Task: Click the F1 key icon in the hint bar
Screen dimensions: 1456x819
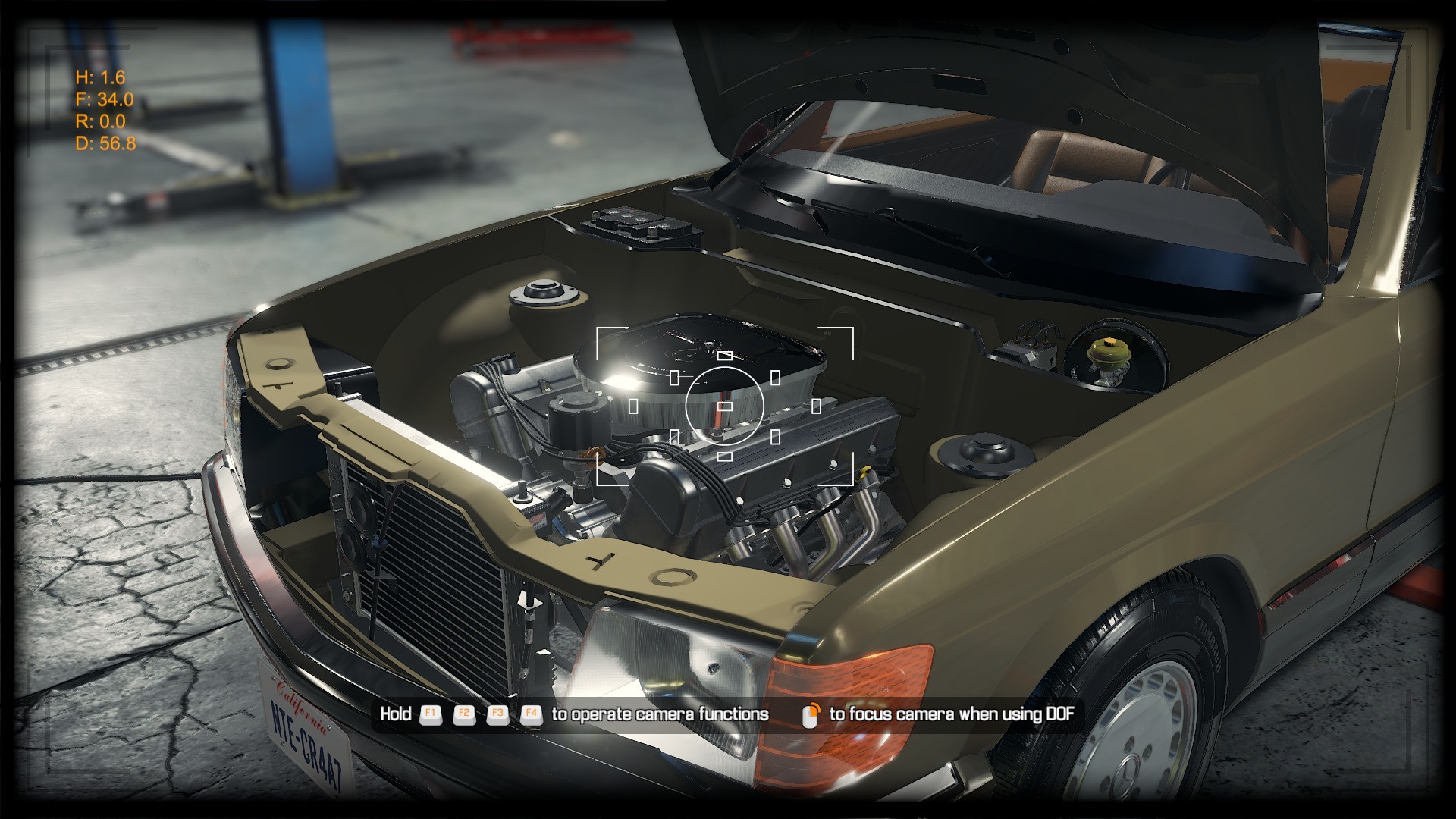Action: tap(429, 714)
